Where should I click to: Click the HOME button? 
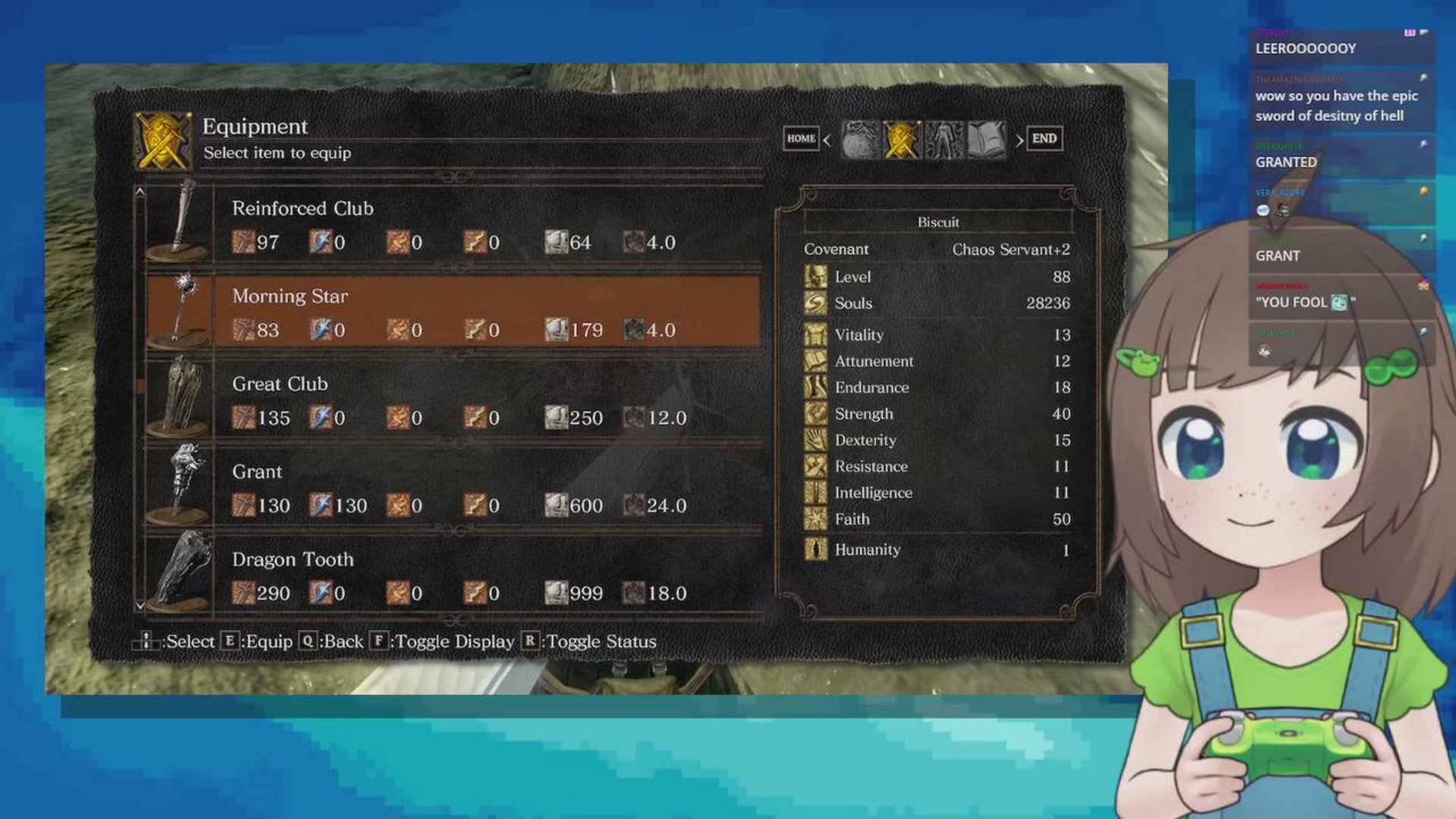[x=802, y=139]
